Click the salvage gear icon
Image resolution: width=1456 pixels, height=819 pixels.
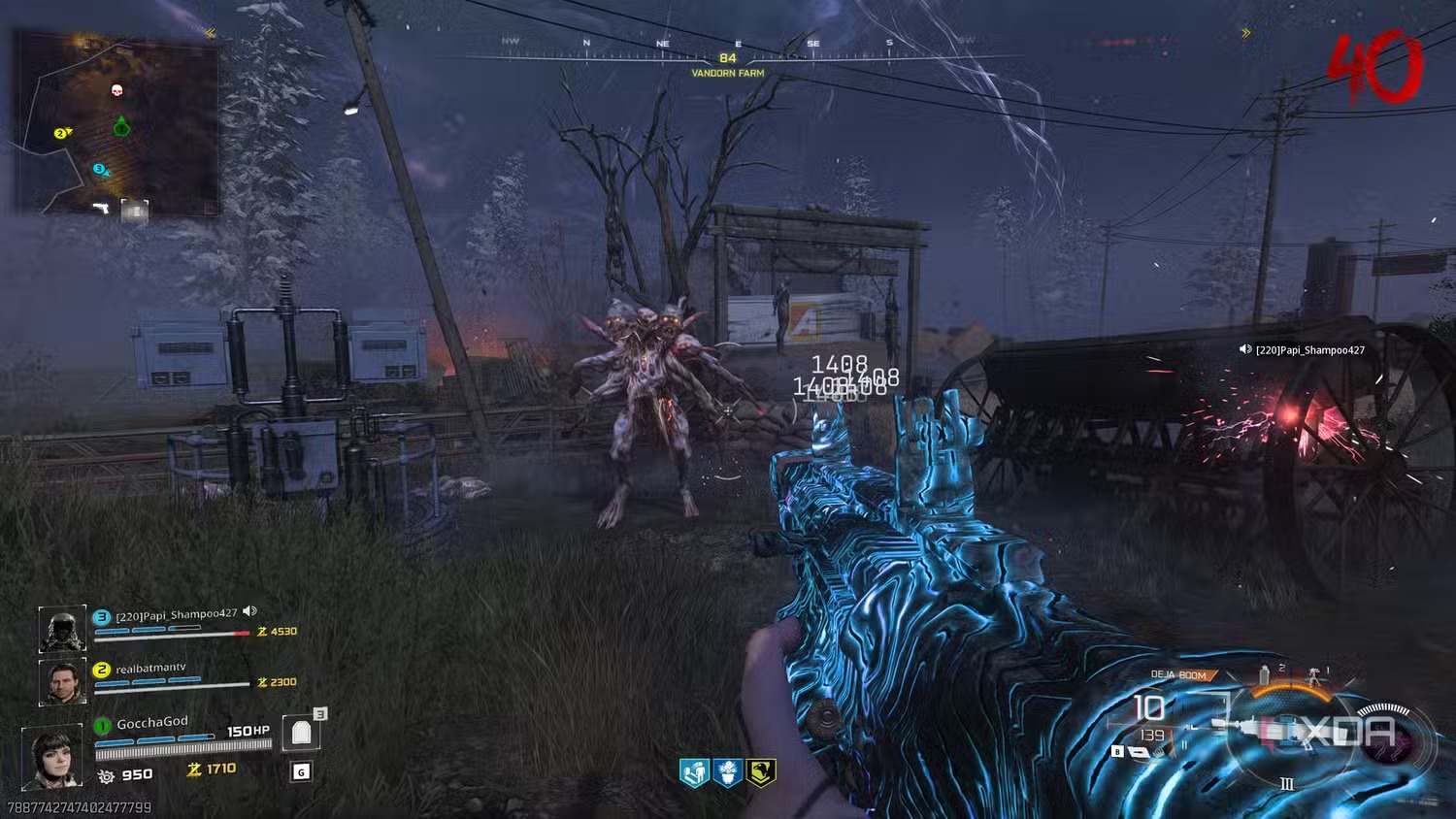(x=106, y=775)
